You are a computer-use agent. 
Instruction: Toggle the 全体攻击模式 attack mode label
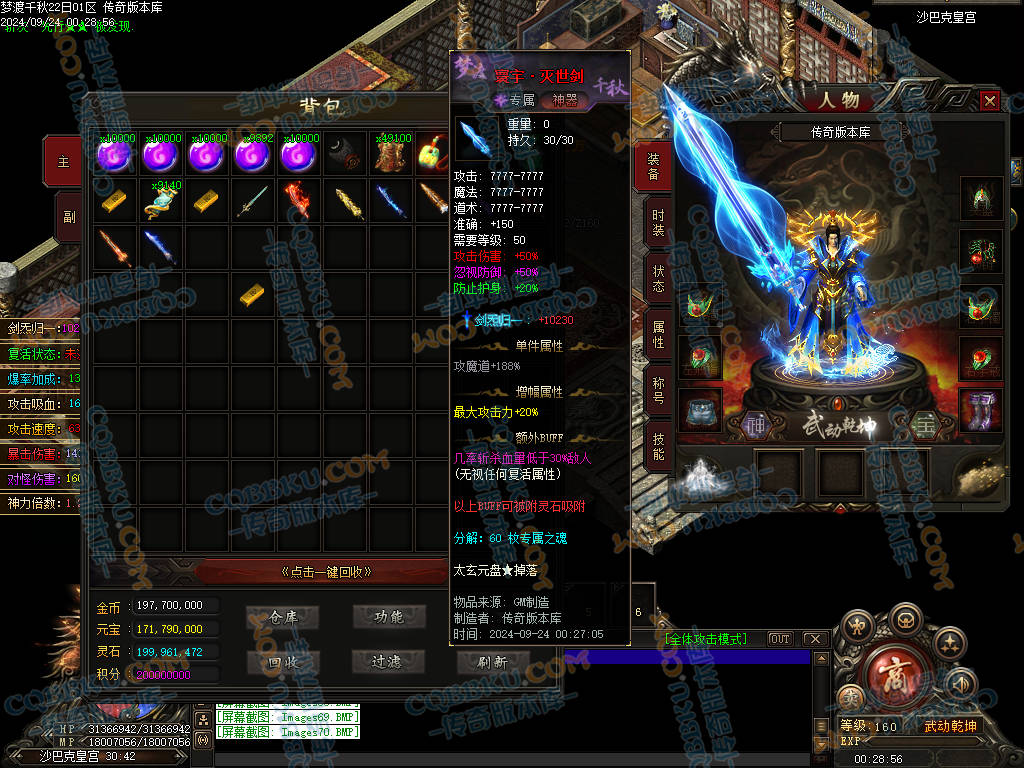point(705,639)
